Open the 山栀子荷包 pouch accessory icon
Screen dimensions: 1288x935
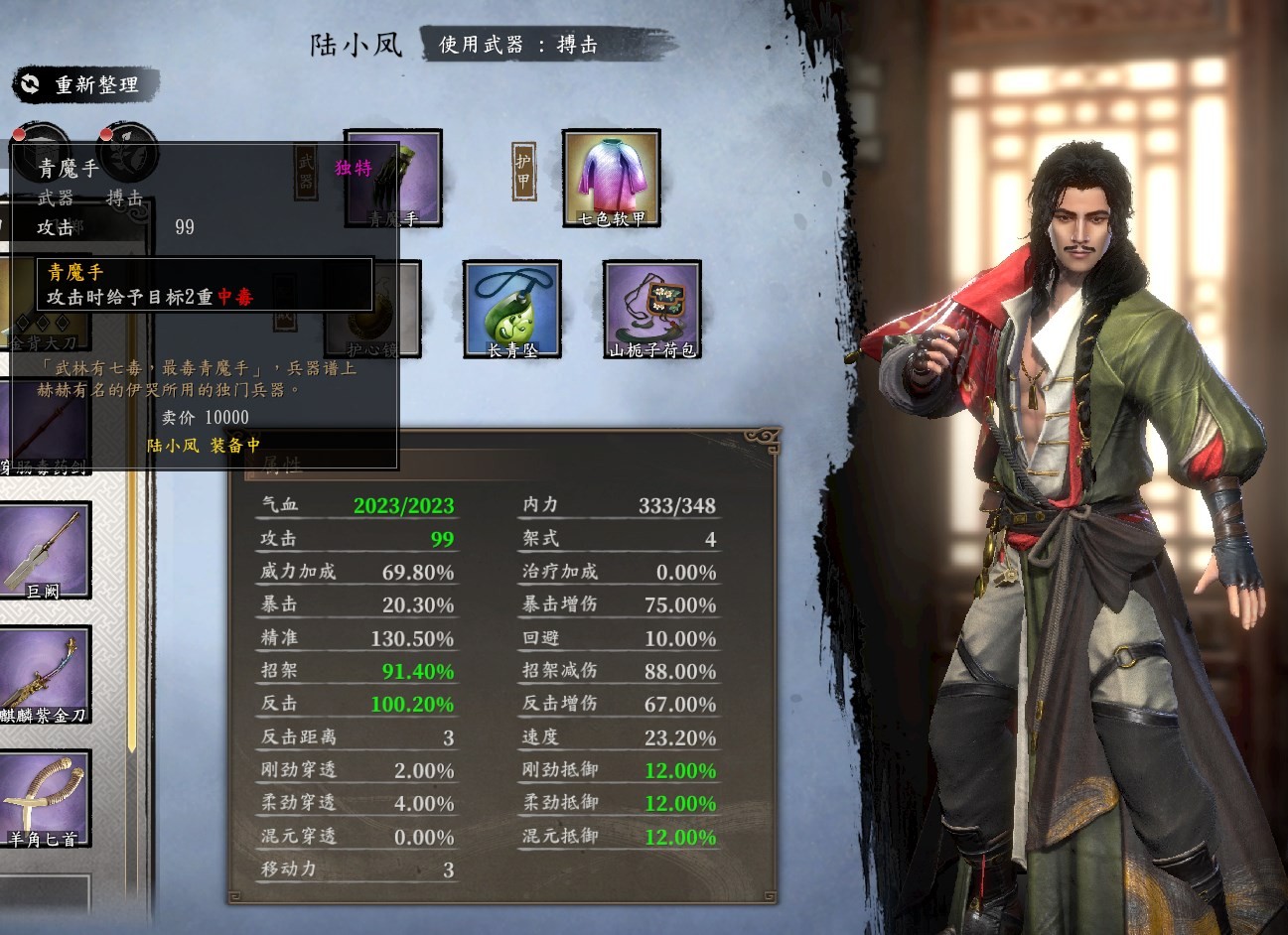click(650, 309)
